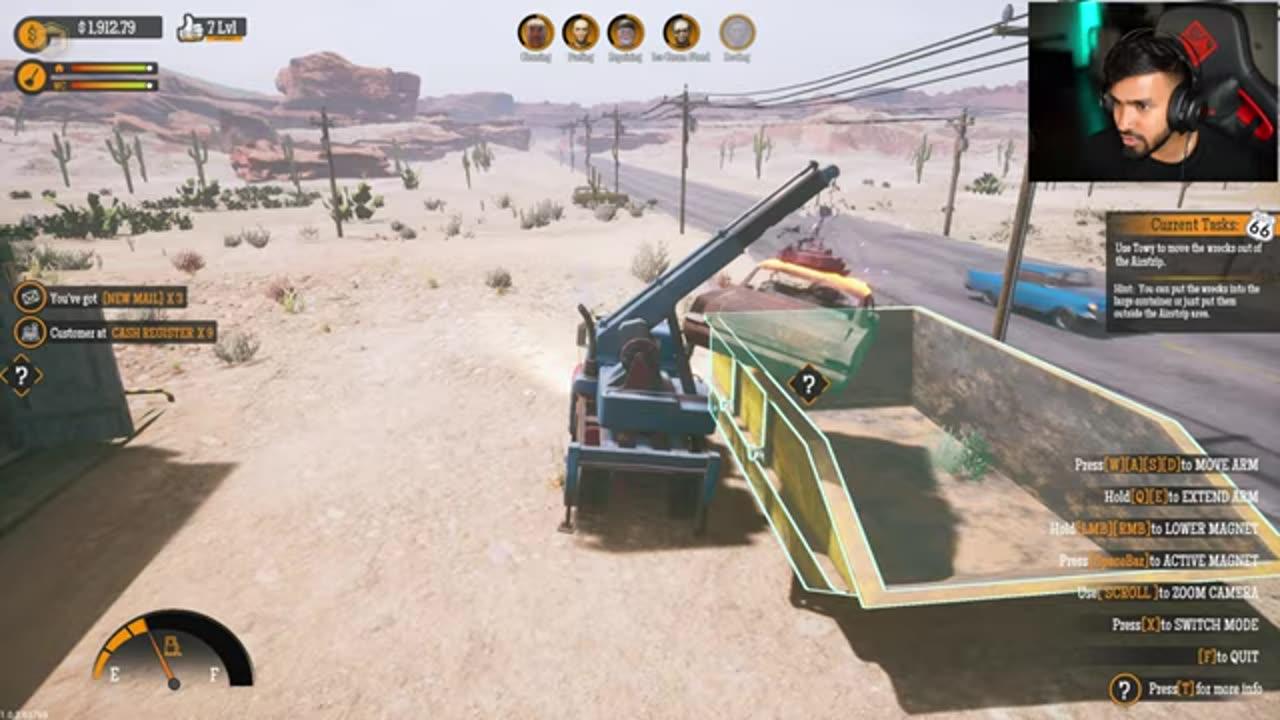Click the question mark marker on the container
Image resolution: width=1280 pixels, height=720 pixels.
(808, 380)
